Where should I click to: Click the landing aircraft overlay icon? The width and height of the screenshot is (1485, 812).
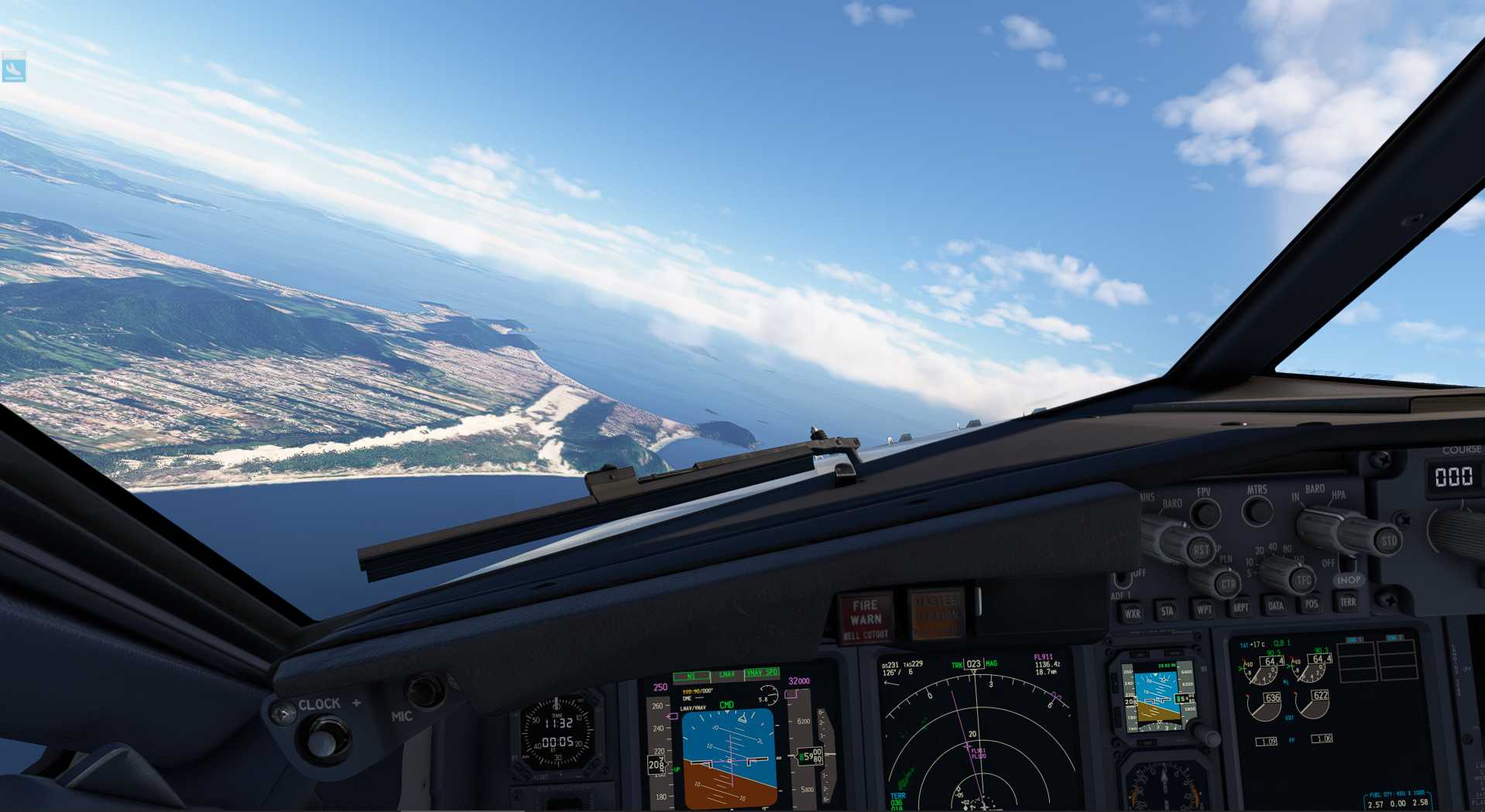point(14,68)
